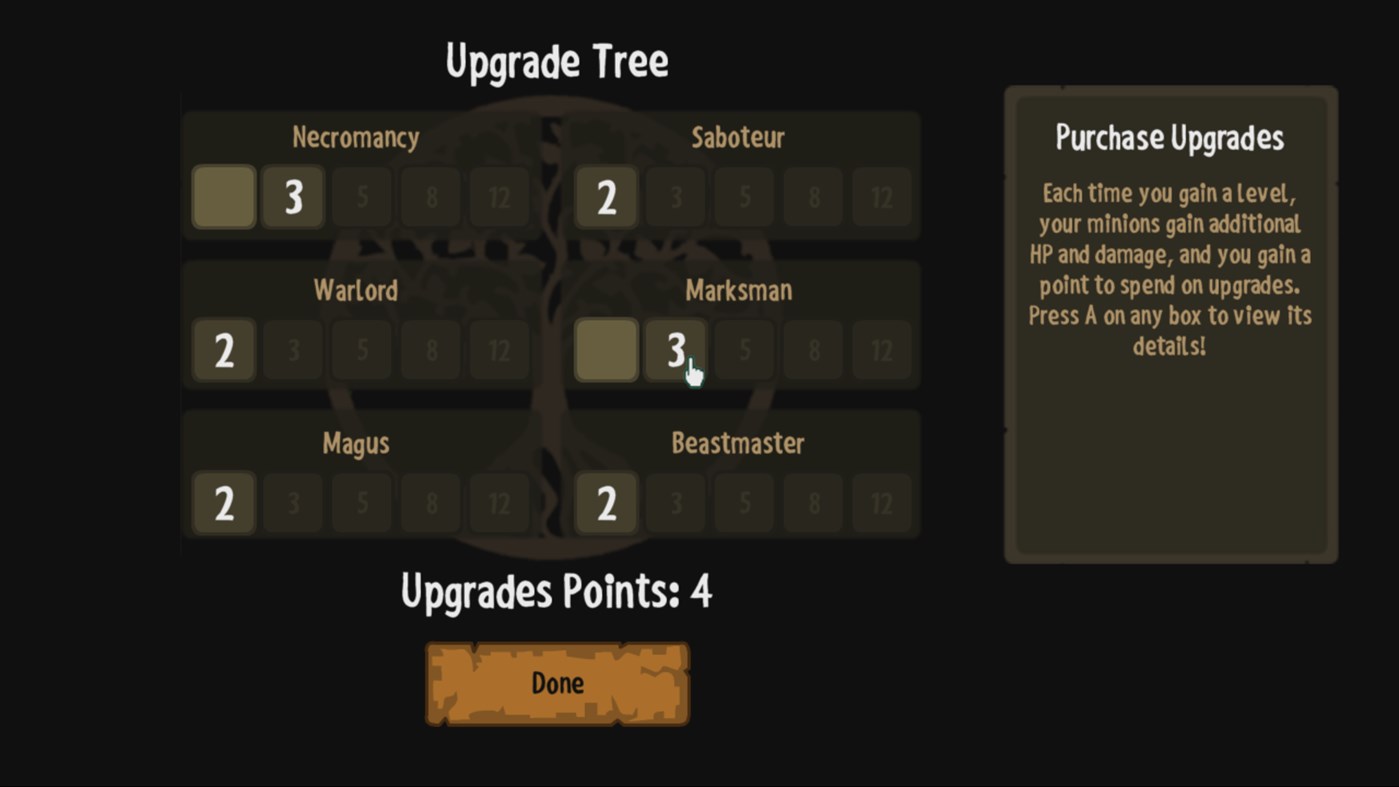View the Beastmaster upgrade costing 12

point(881,503)
